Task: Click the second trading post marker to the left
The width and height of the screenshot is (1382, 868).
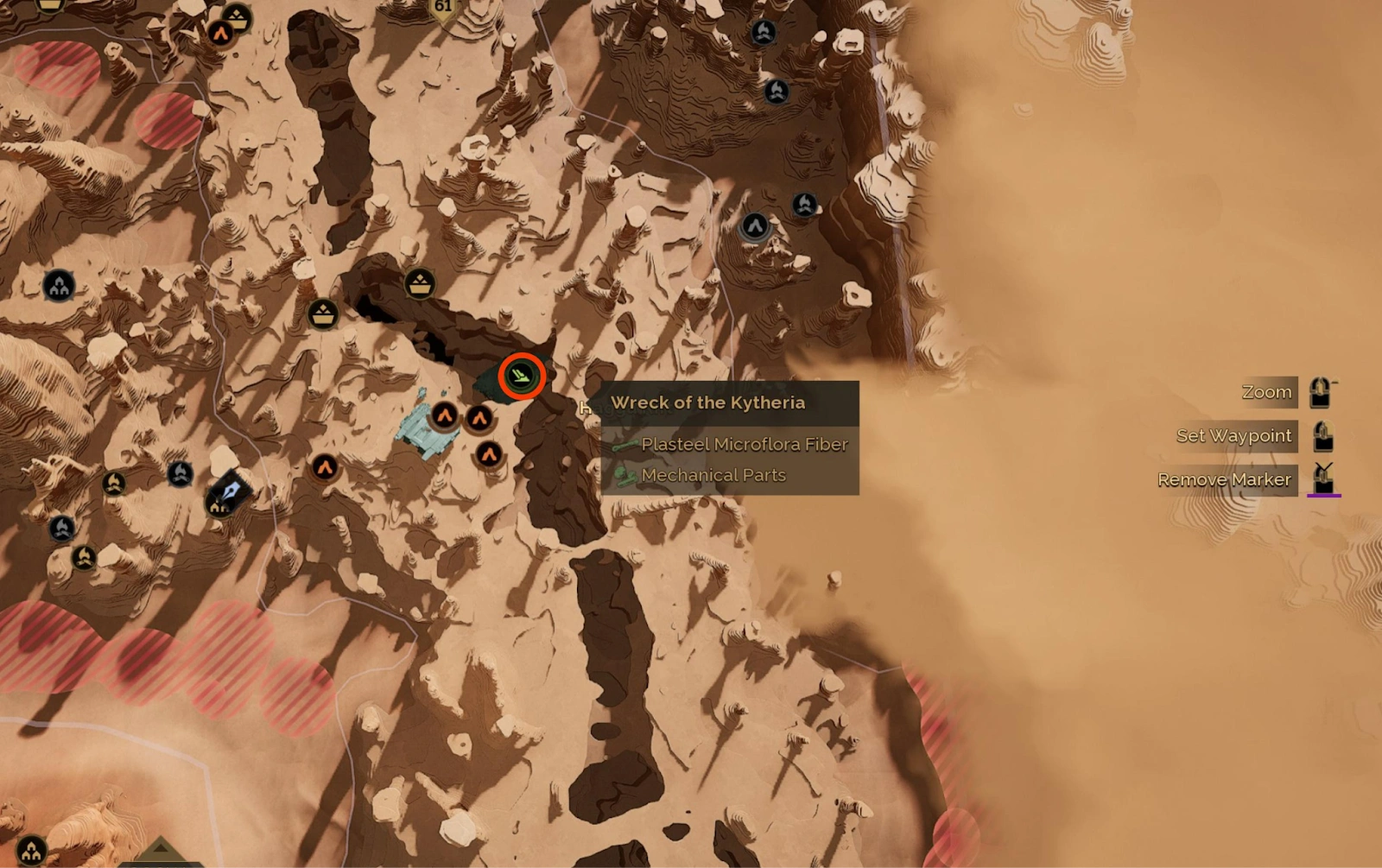Action: (323, 314)
